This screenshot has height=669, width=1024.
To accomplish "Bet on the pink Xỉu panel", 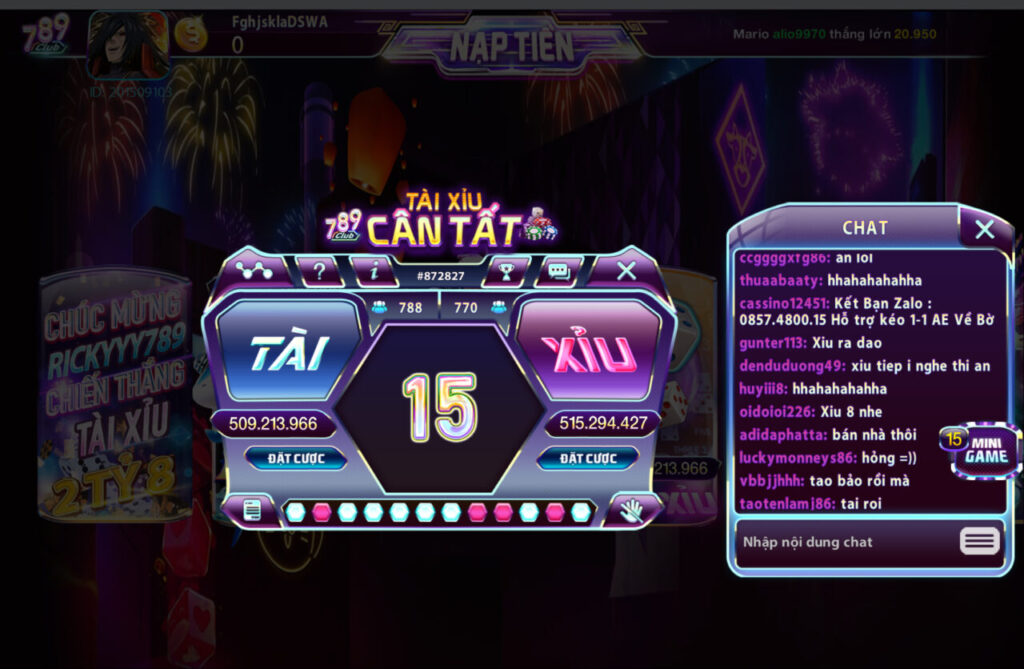I will (x=588, y=352).
